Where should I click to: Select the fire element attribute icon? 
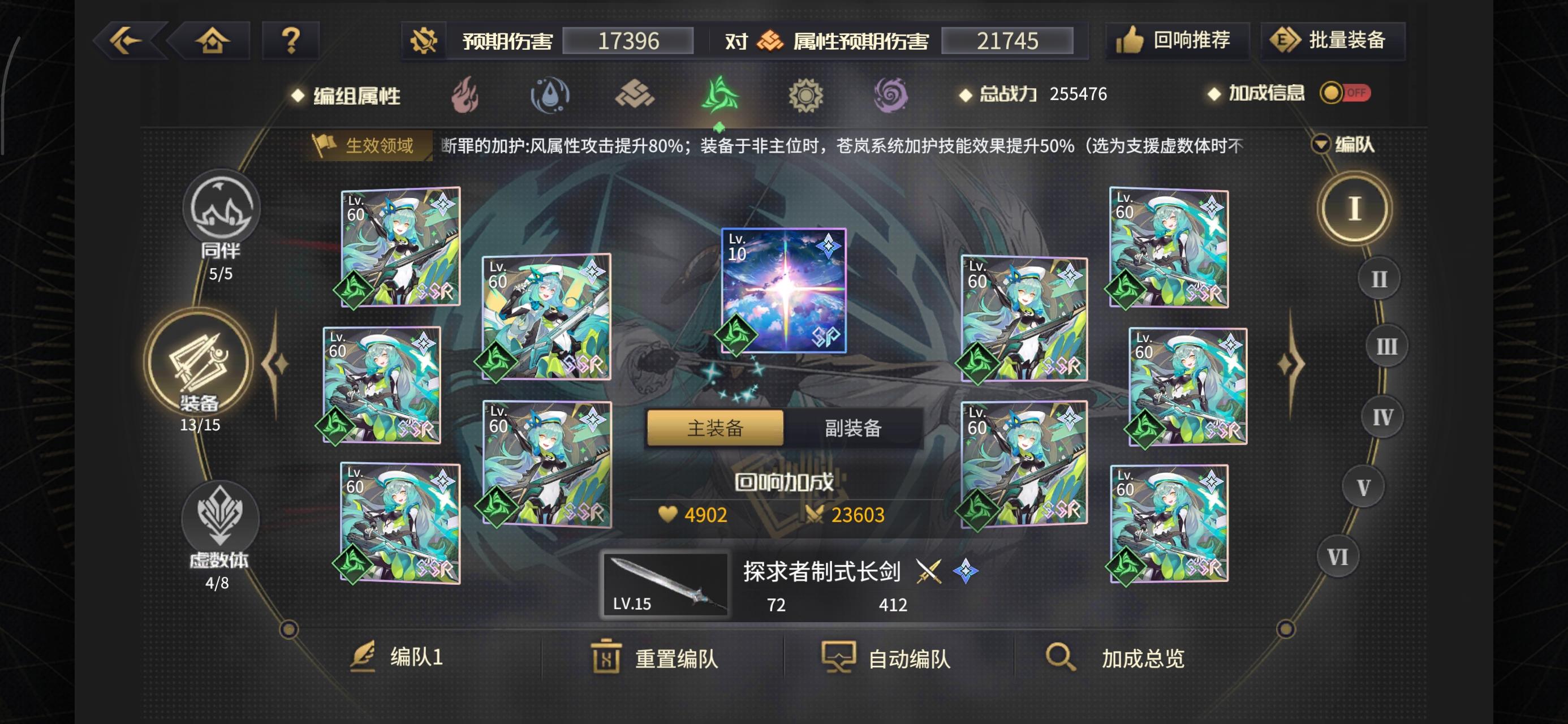pos(465,96)
